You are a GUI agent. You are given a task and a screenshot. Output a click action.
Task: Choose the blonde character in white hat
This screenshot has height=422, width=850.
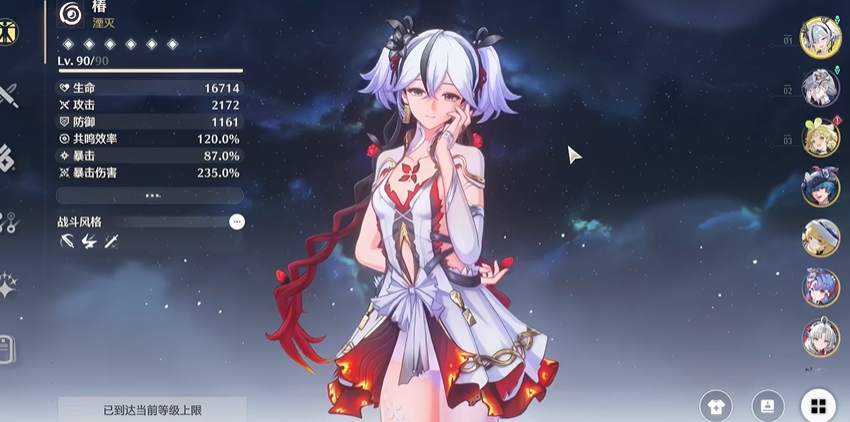pyautogui.click(x=821, y=237)
